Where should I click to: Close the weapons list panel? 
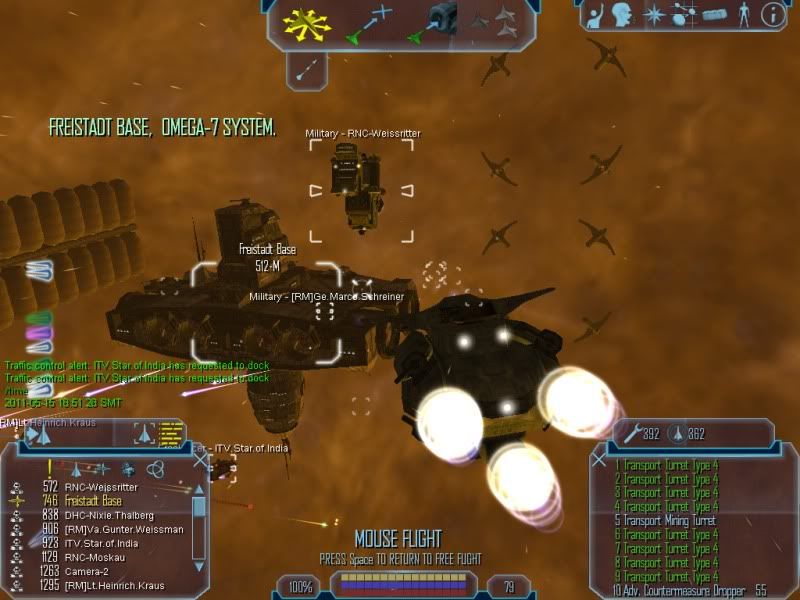[x=598, y=461]
